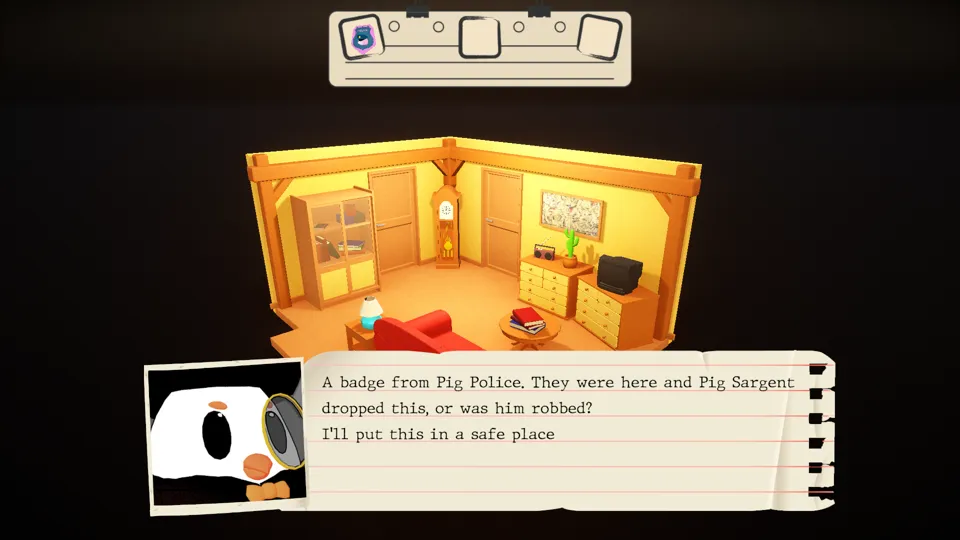
Task: Click the penguin detective portrait photo
Action: pos(225,436)
